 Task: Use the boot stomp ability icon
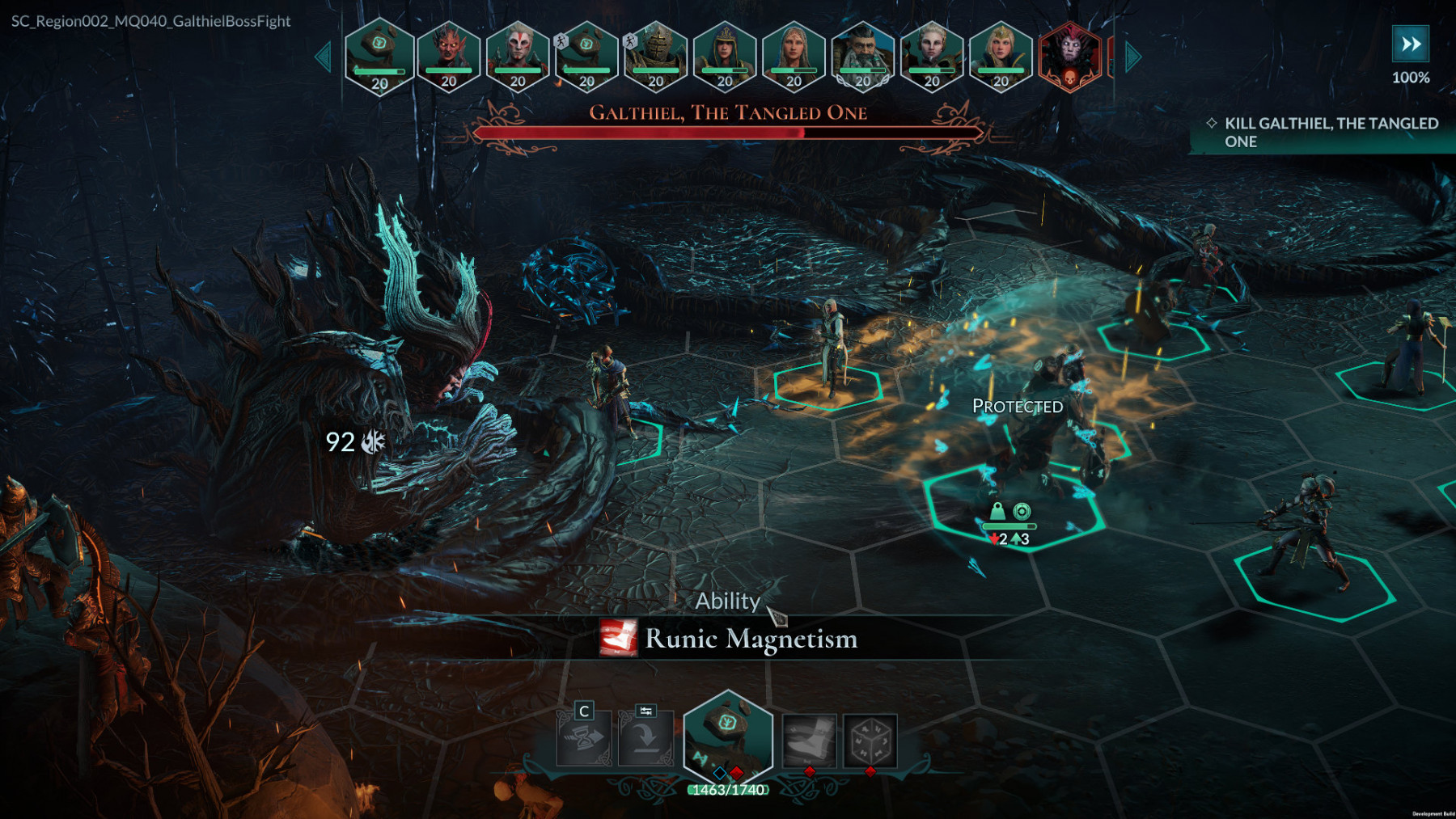click(809, 739)
